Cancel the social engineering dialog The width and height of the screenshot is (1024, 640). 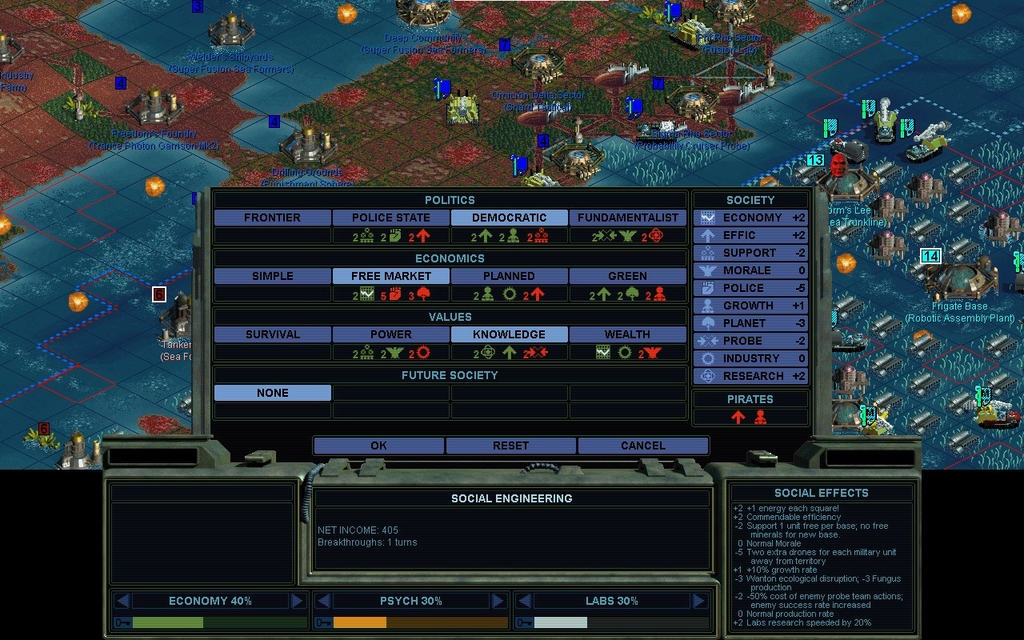pyautogui.click(x=643, y=446)
